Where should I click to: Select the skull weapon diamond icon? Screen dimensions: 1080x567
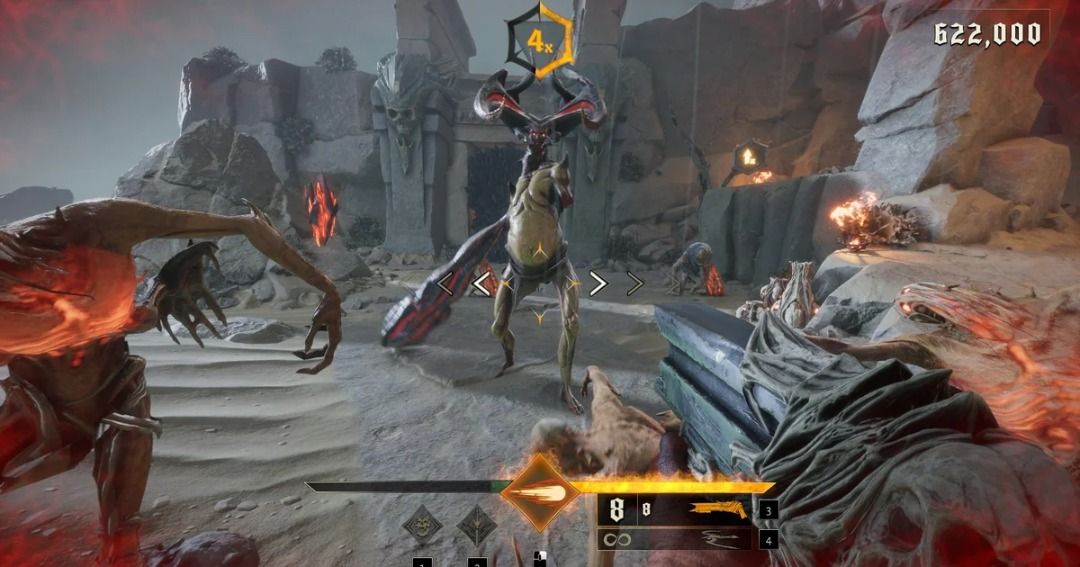pyautogui.click(x=422, y=526)
